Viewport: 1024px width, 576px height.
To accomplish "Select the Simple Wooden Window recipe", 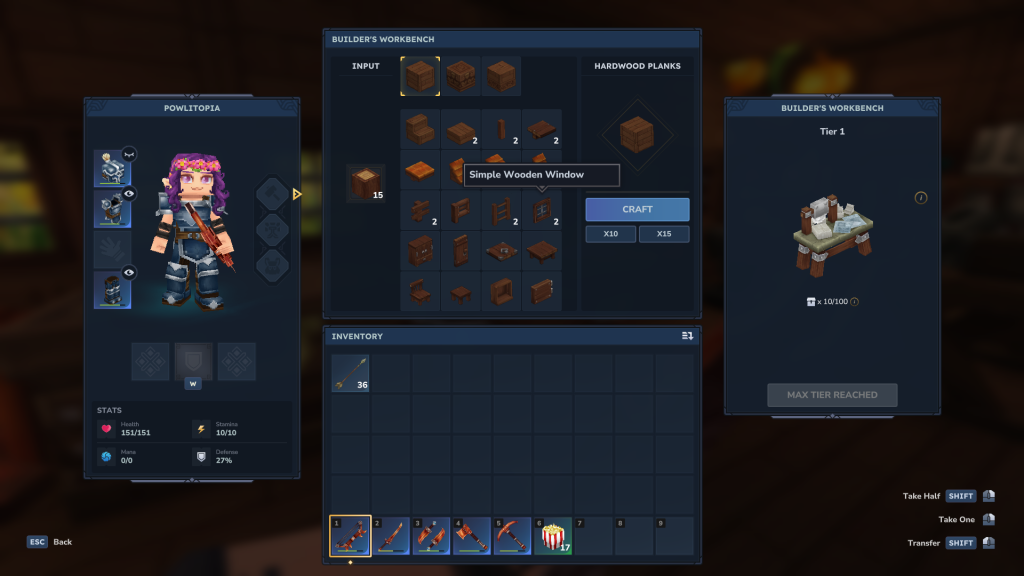I will [x=541, y=209].
